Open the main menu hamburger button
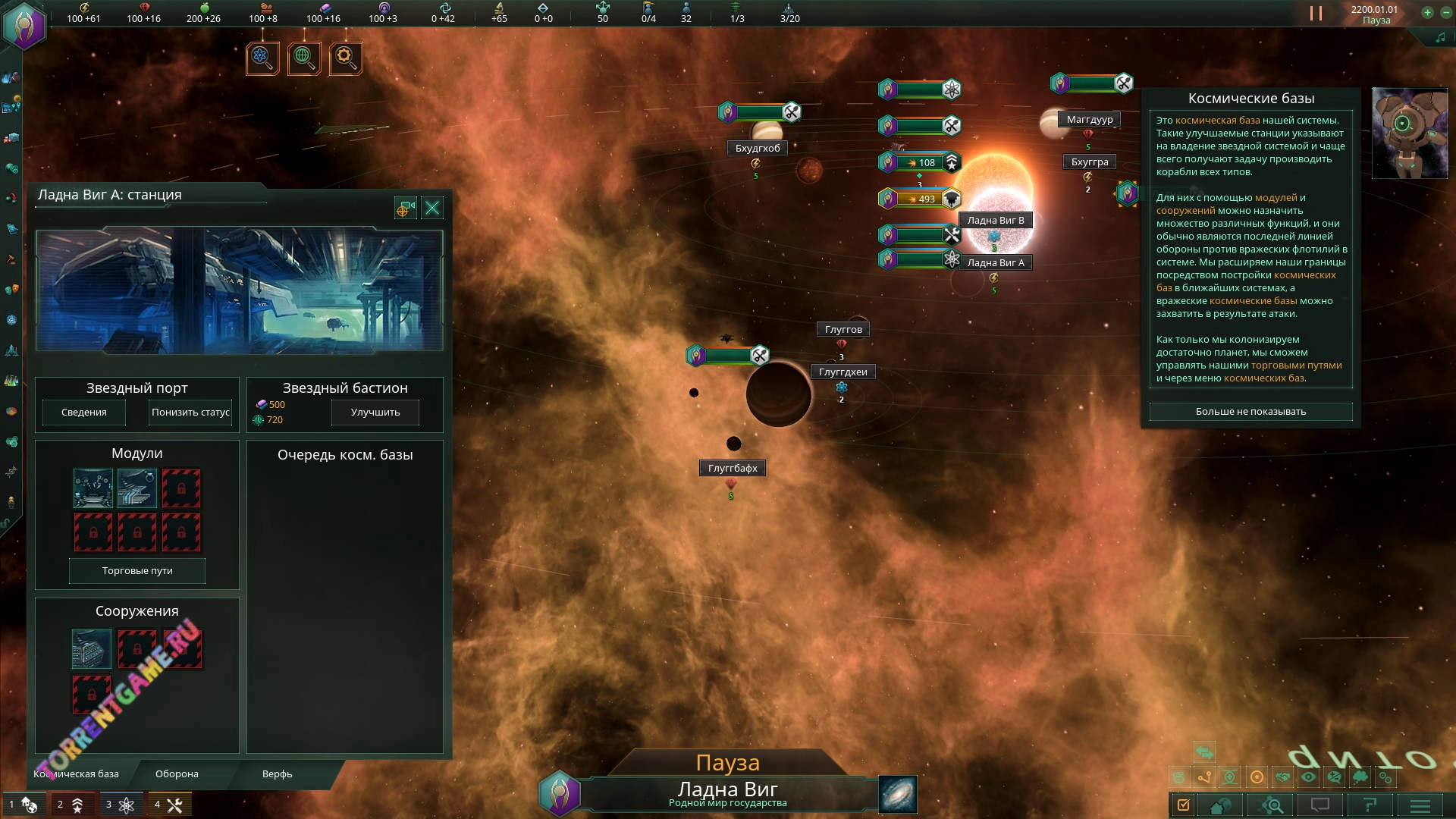The image size is (1456, 819). click(1420, 805)
